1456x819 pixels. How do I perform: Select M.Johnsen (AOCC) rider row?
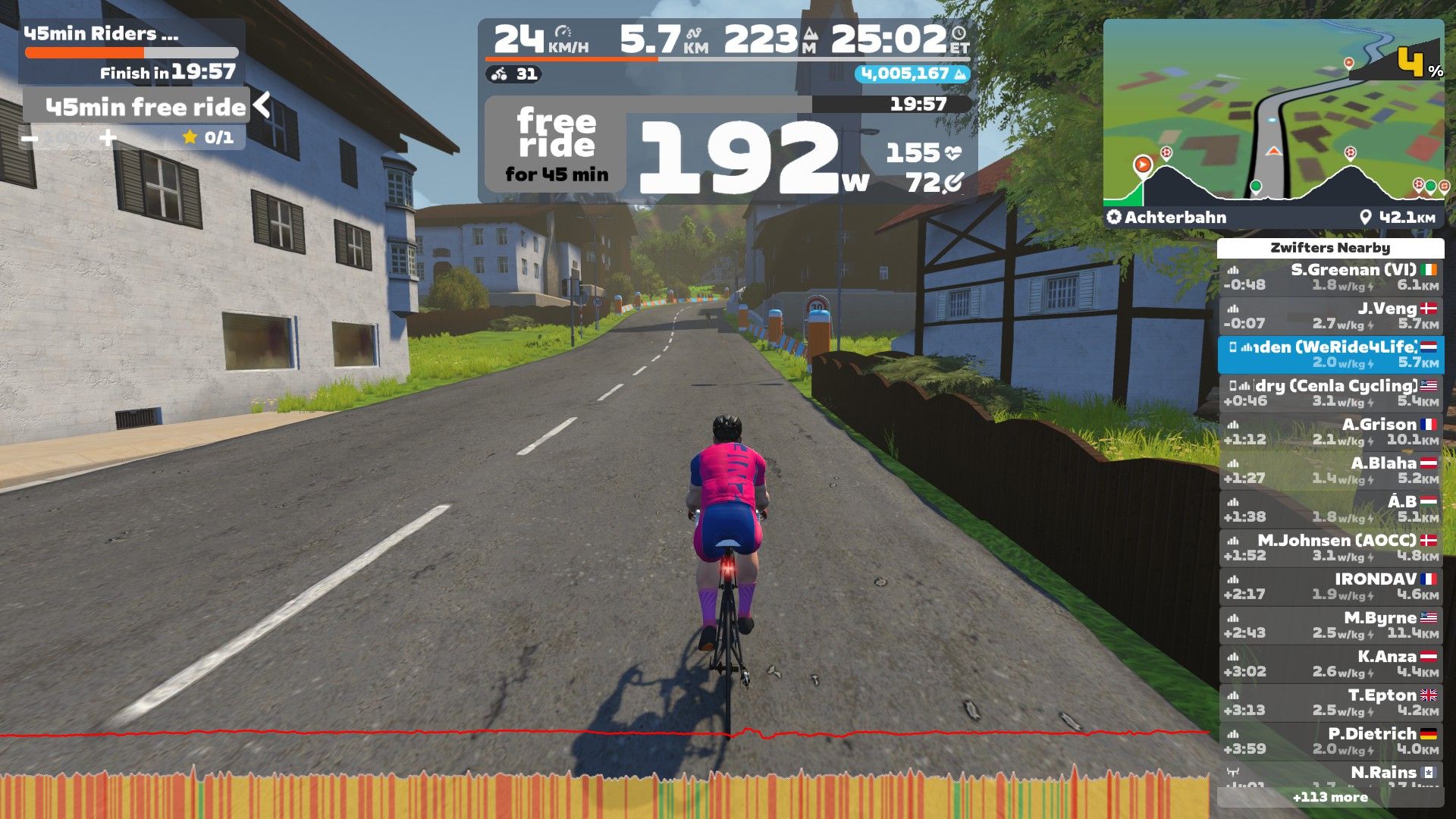point(1330,548)
